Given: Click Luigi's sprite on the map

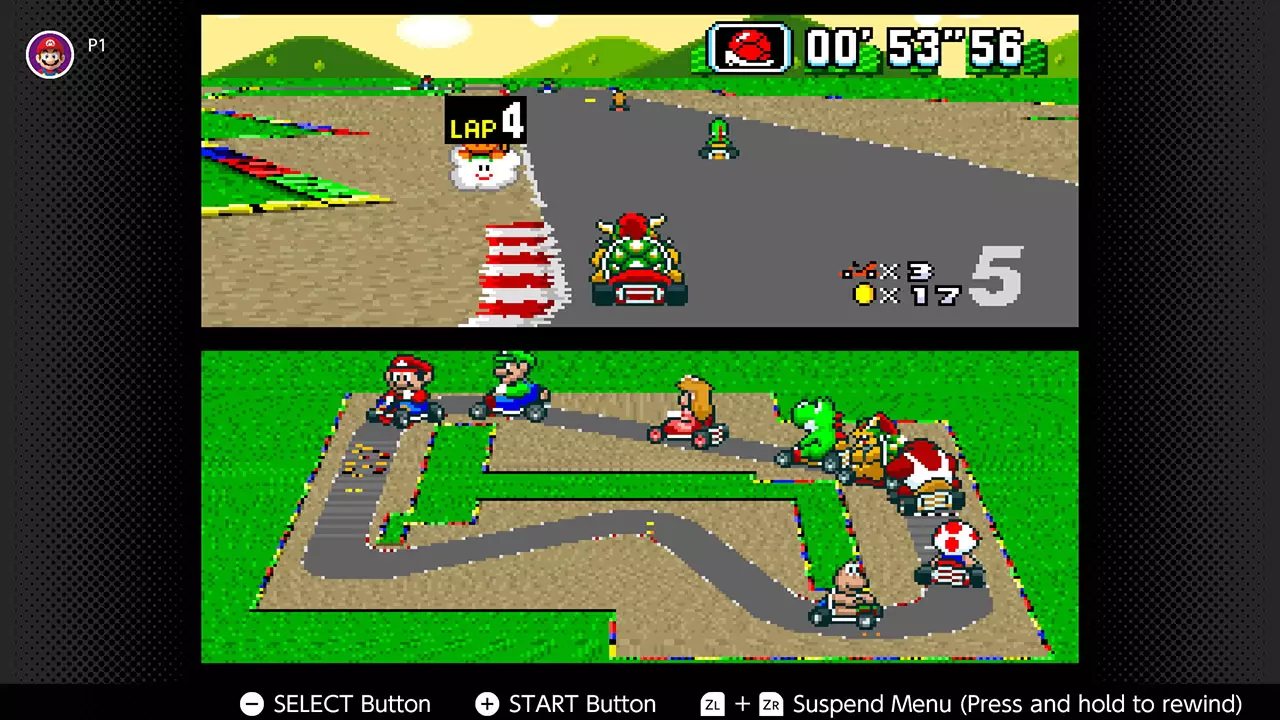Looking at the screenshot, I should point(512,390).
